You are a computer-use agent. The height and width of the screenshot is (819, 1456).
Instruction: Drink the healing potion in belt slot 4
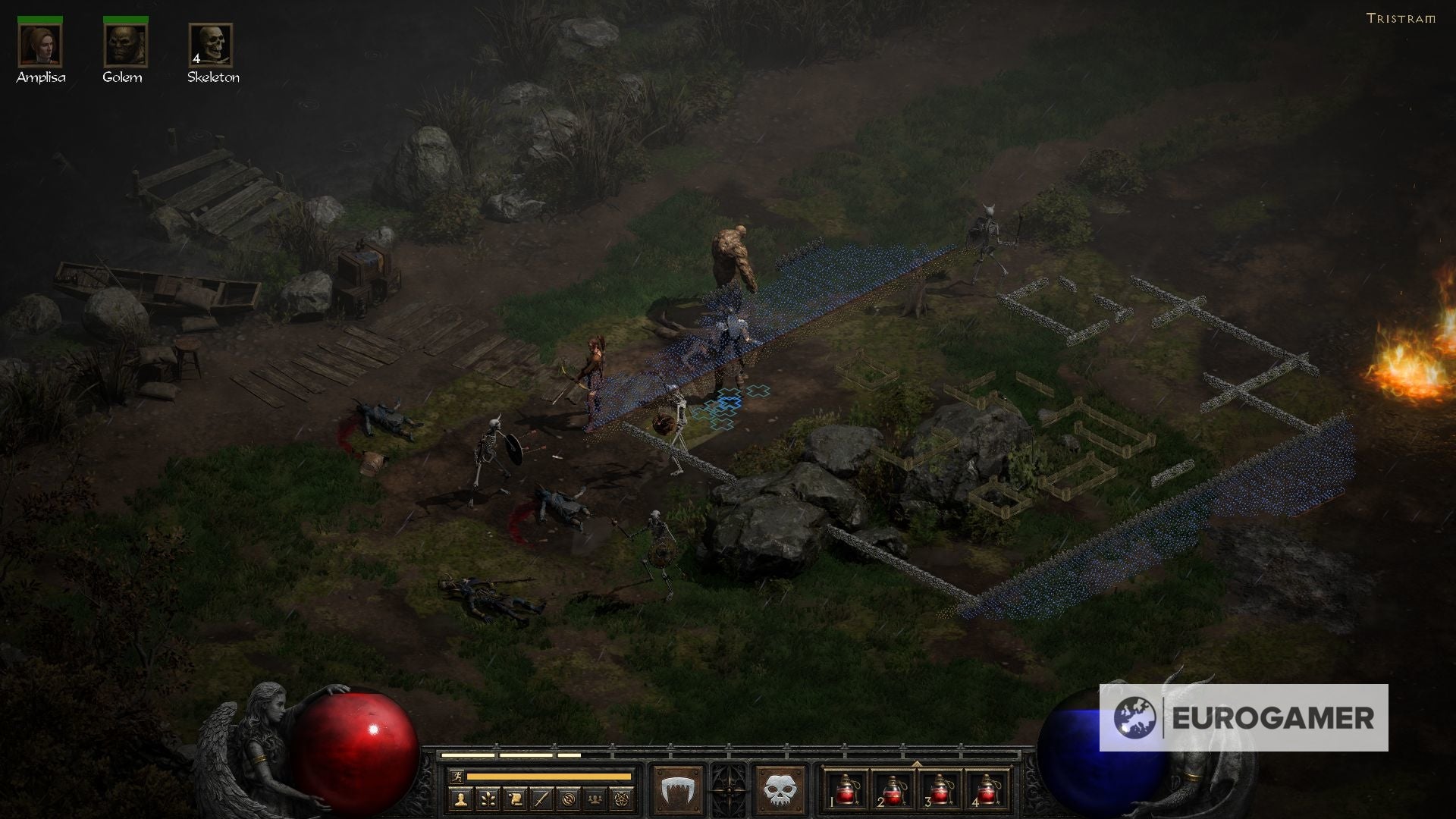pos(987,791)
